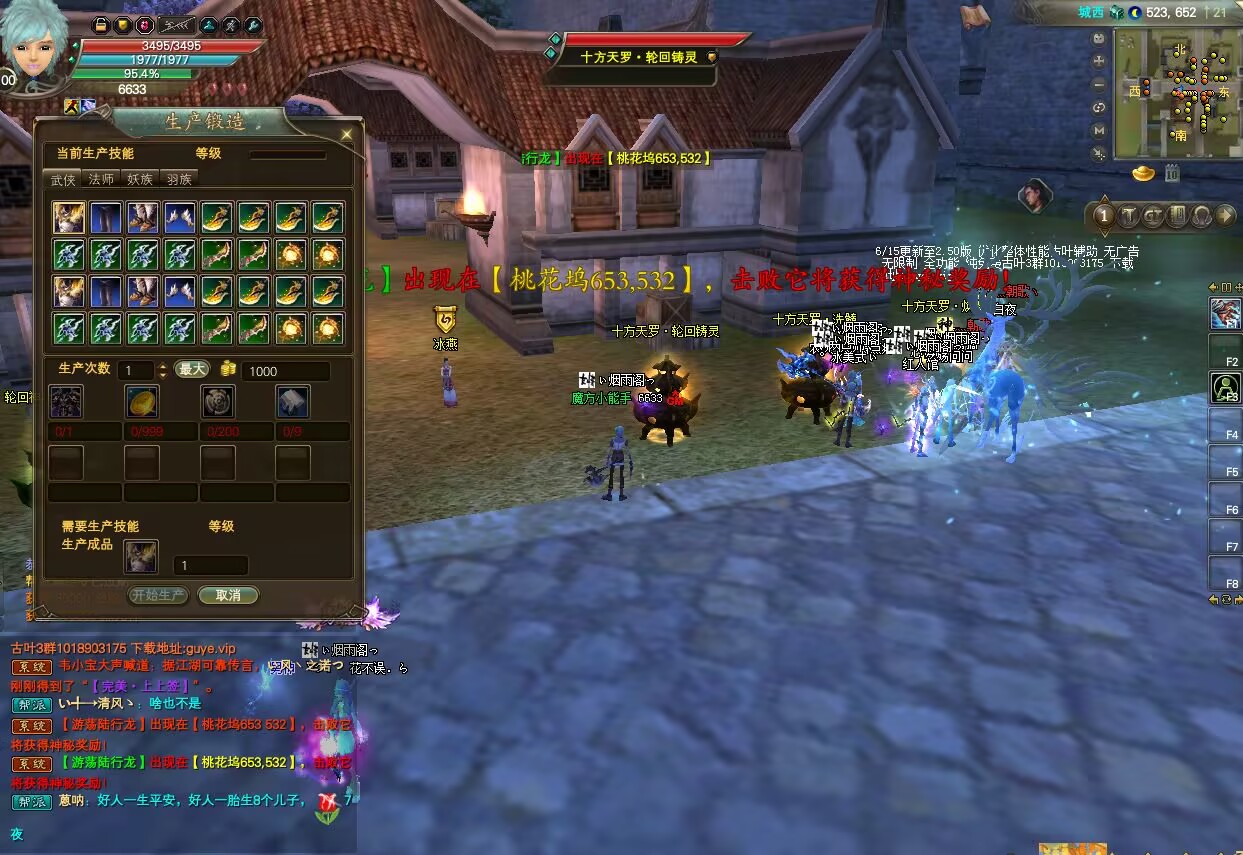Click the 最大 max quantity button
This screenshot has height=855, width=1243.
pyautogui.click(x=191, y=370)
